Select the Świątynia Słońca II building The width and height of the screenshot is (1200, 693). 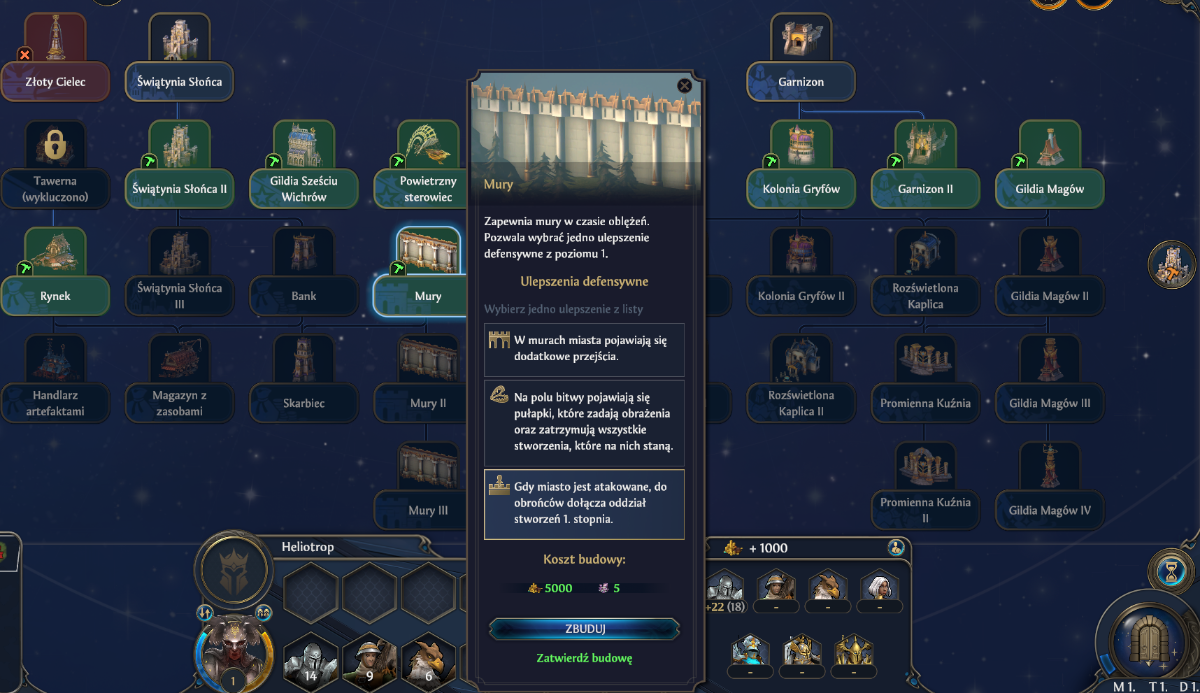179,187
